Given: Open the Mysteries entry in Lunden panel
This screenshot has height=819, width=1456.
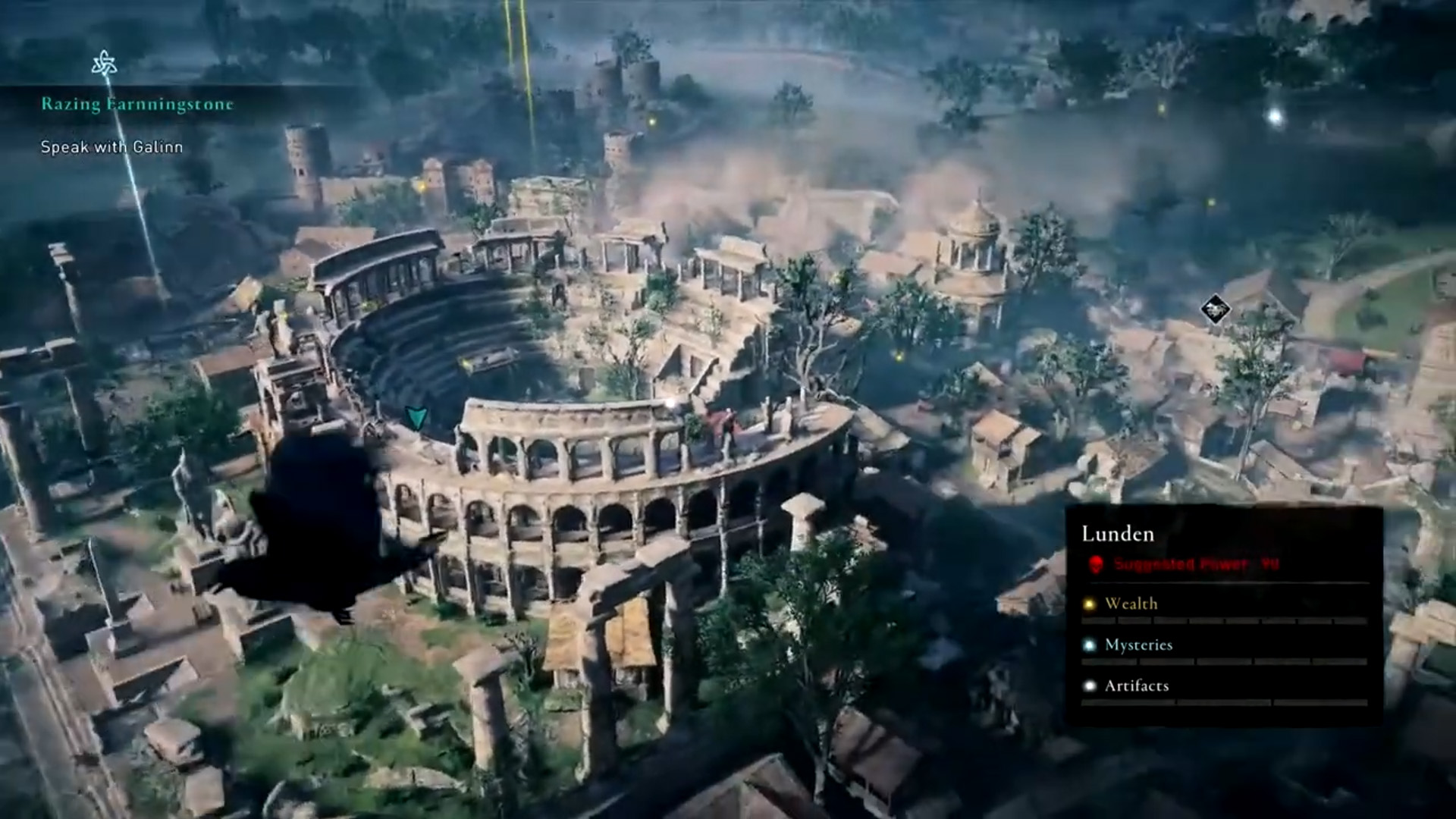Looking at the screenshot, I should click(1138, 645).
